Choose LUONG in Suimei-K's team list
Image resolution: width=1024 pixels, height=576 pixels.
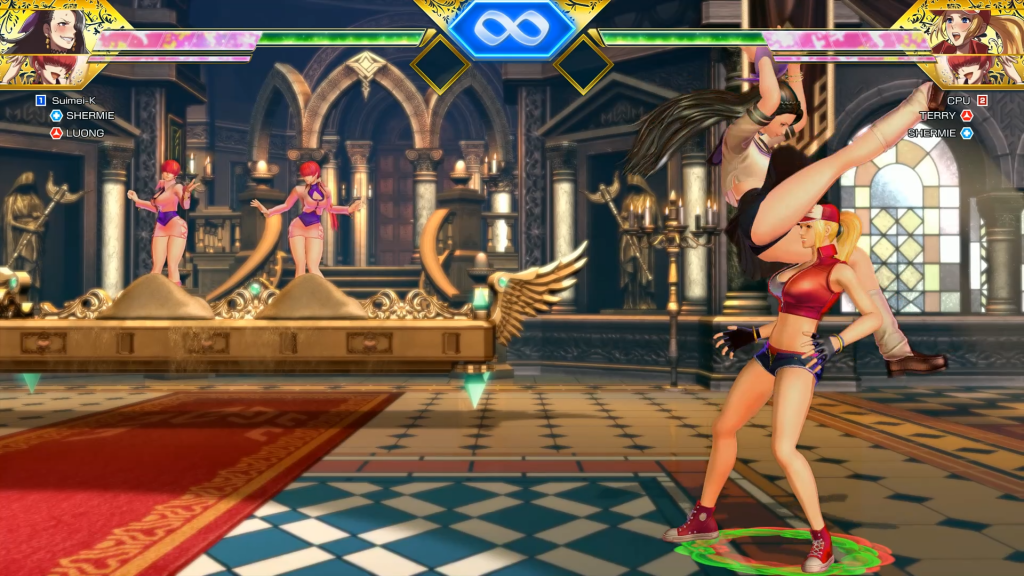tap(85, 133)
